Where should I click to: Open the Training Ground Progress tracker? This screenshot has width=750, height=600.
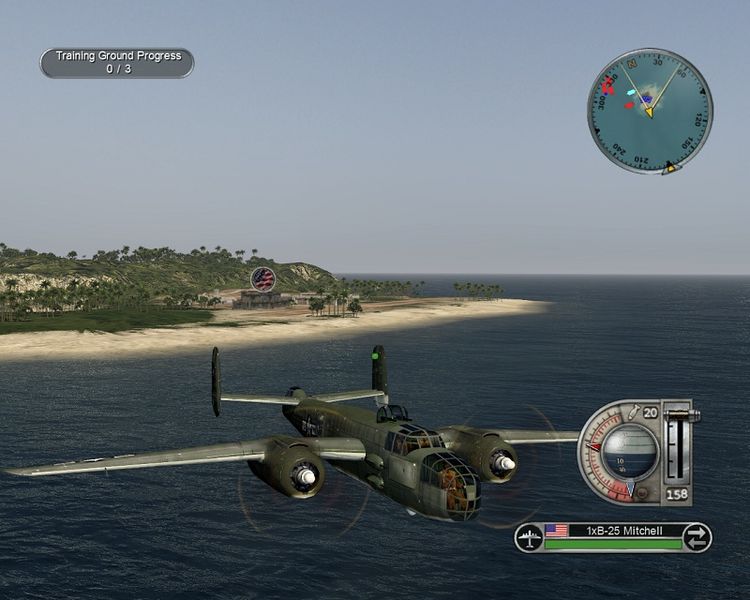coord(117,63)
